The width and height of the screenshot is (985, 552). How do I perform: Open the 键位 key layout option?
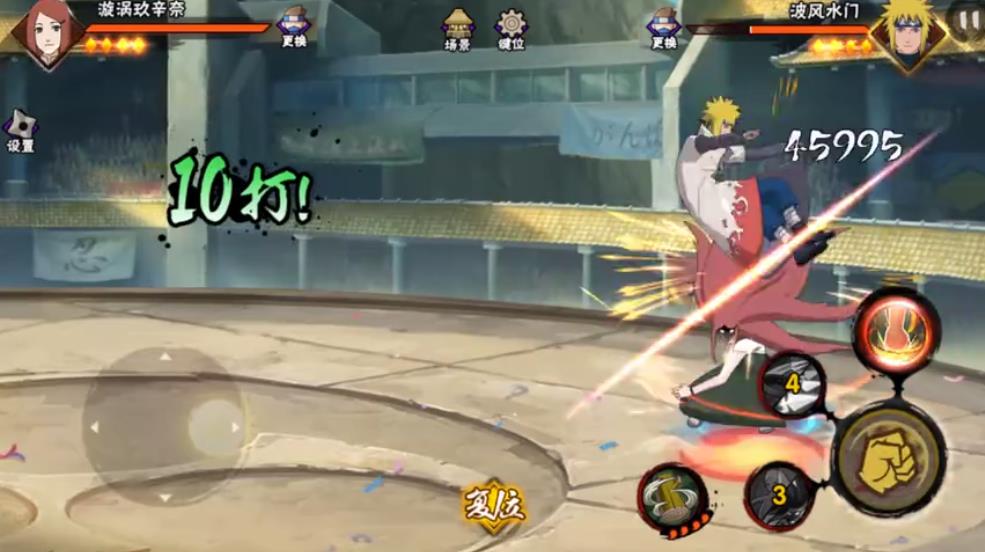[x=512, y=28]
